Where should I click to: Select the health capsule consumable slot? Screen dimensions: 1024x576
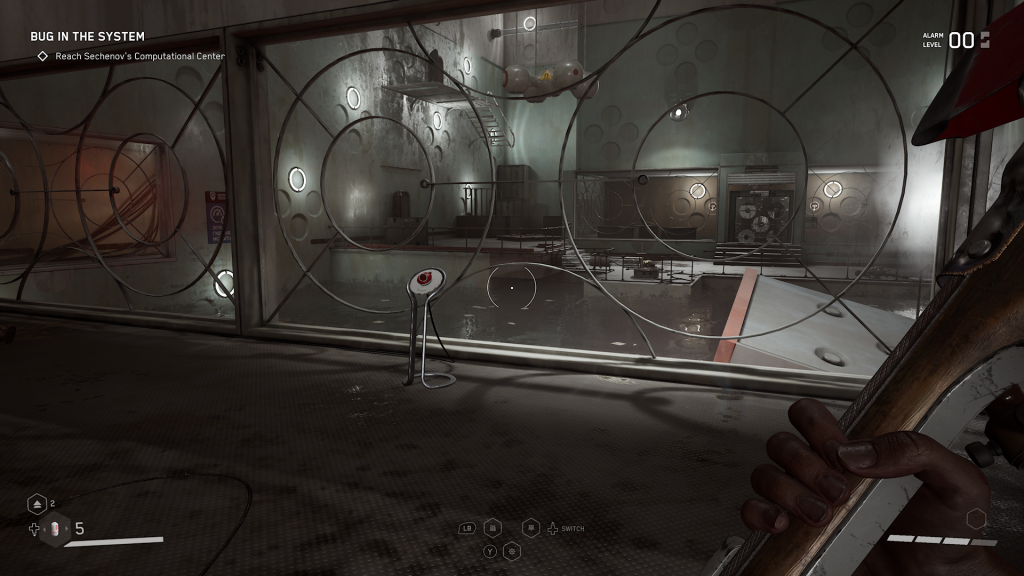[55, 529]
